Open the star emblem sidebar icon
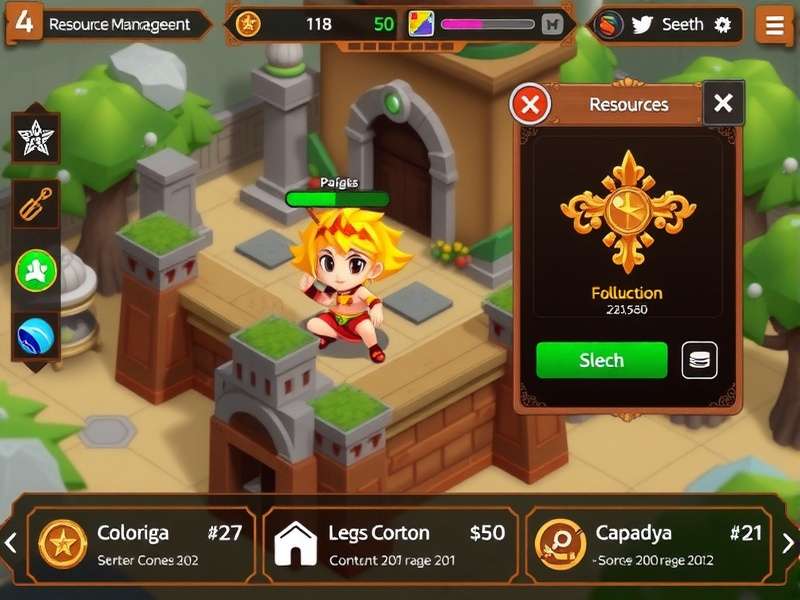Image resolution: width=800 pixels, height=600 pixels. [36, 138]
